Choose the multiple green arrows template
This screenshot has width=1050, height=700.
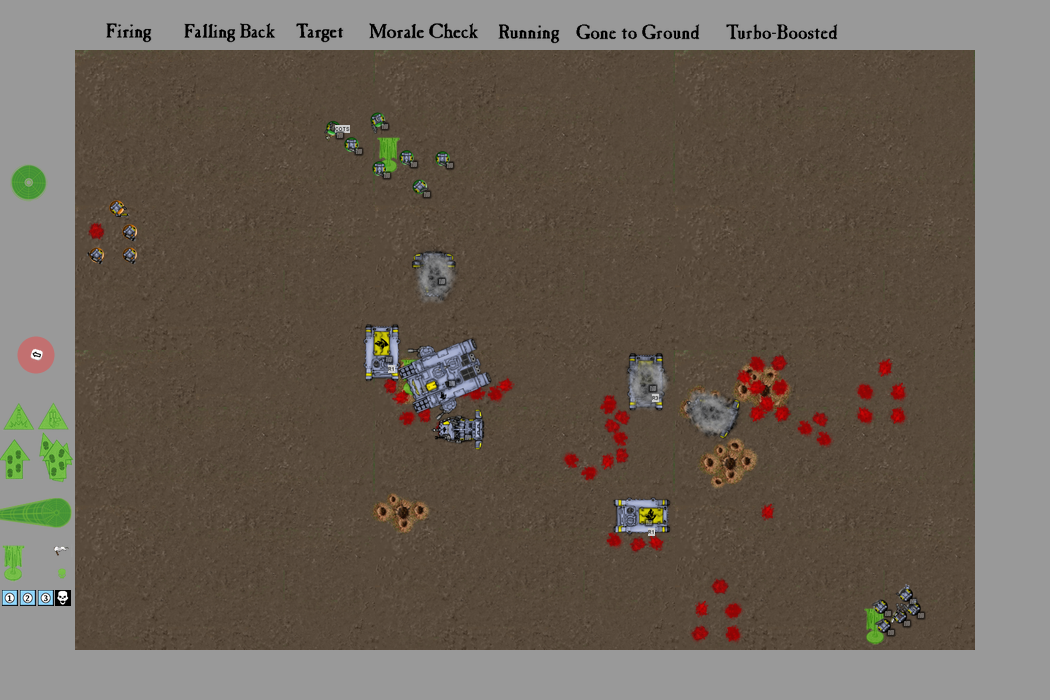(x=56, y=457)
